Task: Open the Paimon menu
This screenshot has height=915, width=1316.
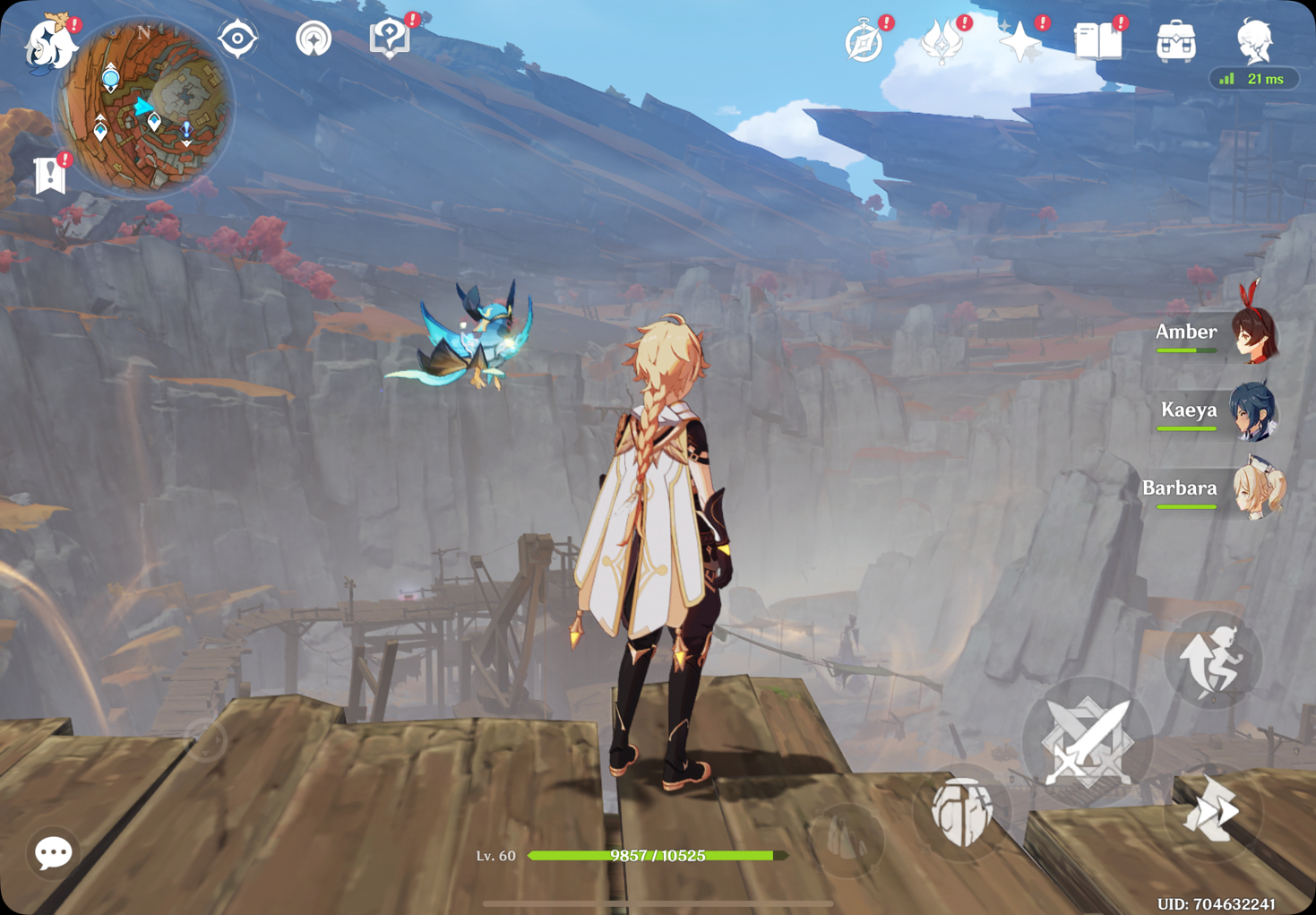Action: [x=48, y=43]
